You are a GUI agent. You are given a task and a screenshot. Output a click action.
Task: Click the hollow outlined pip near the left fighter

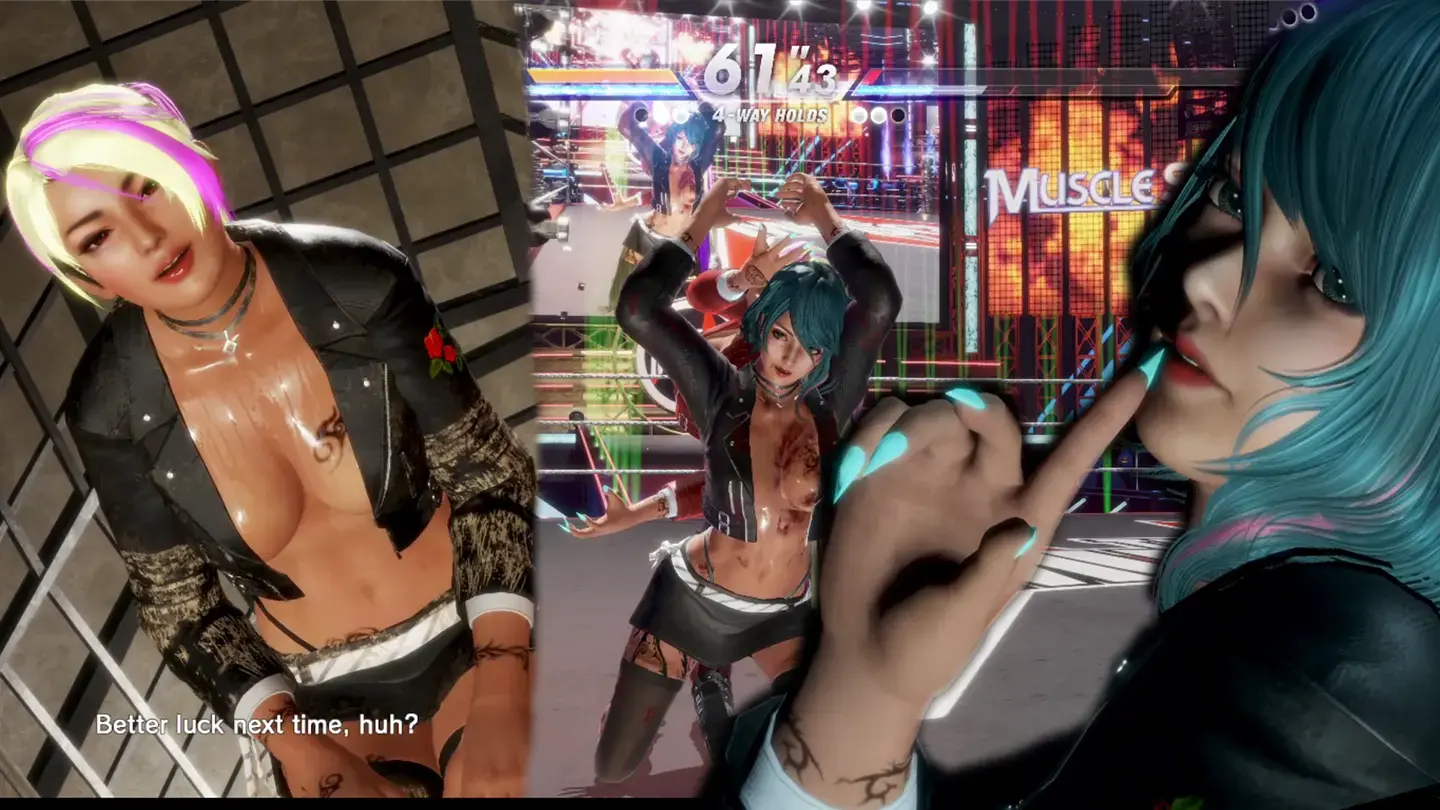[x=640, y=114]
